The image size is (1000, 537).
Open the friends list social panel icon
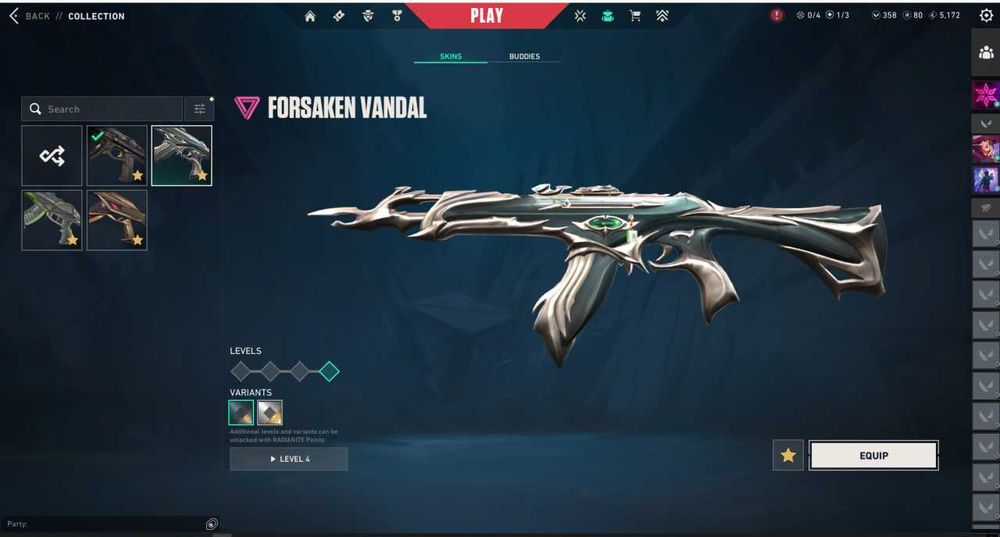986,53
